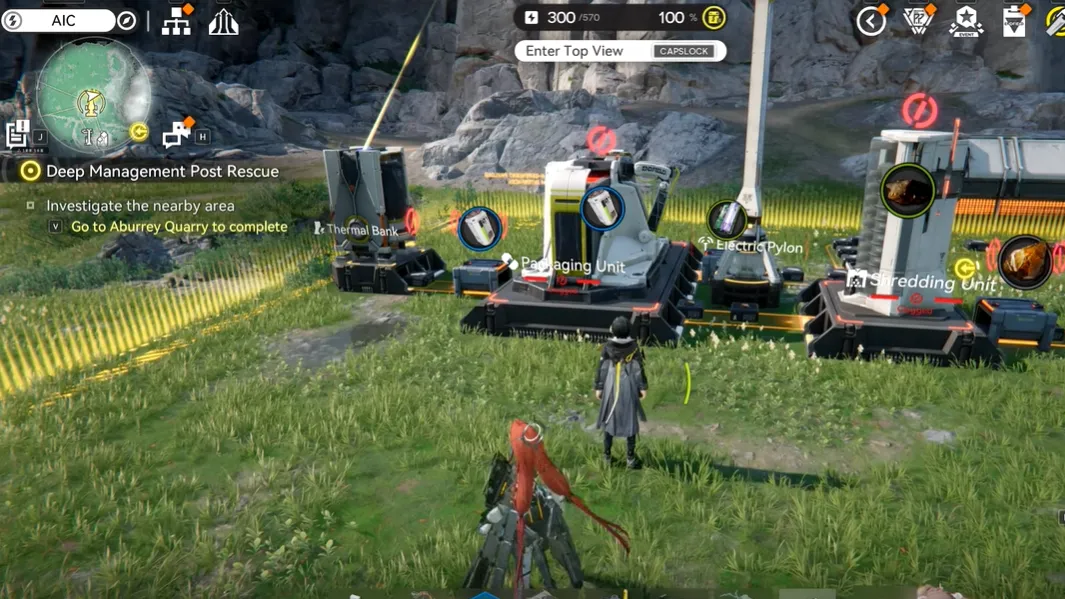The image size is (1065, 599).
Task: Click the Thermal Bank label
Action: [x=361, y=231]
